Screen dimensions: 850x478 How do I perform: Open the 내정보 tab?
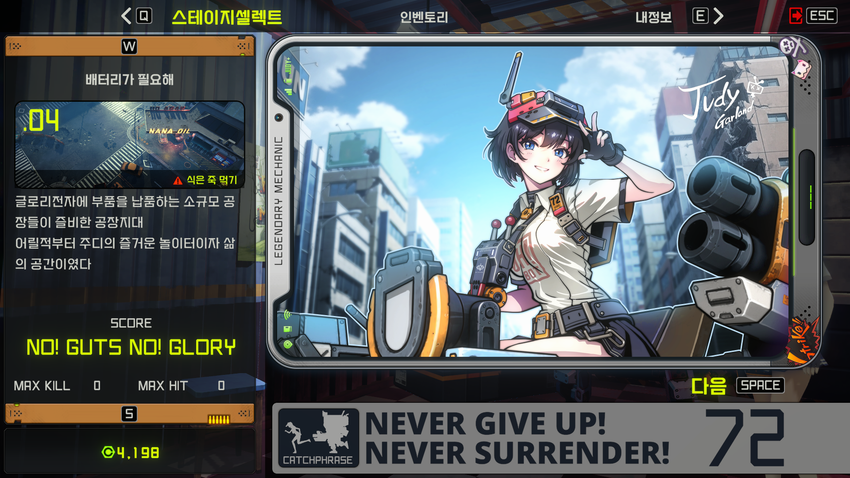(655, 16)
